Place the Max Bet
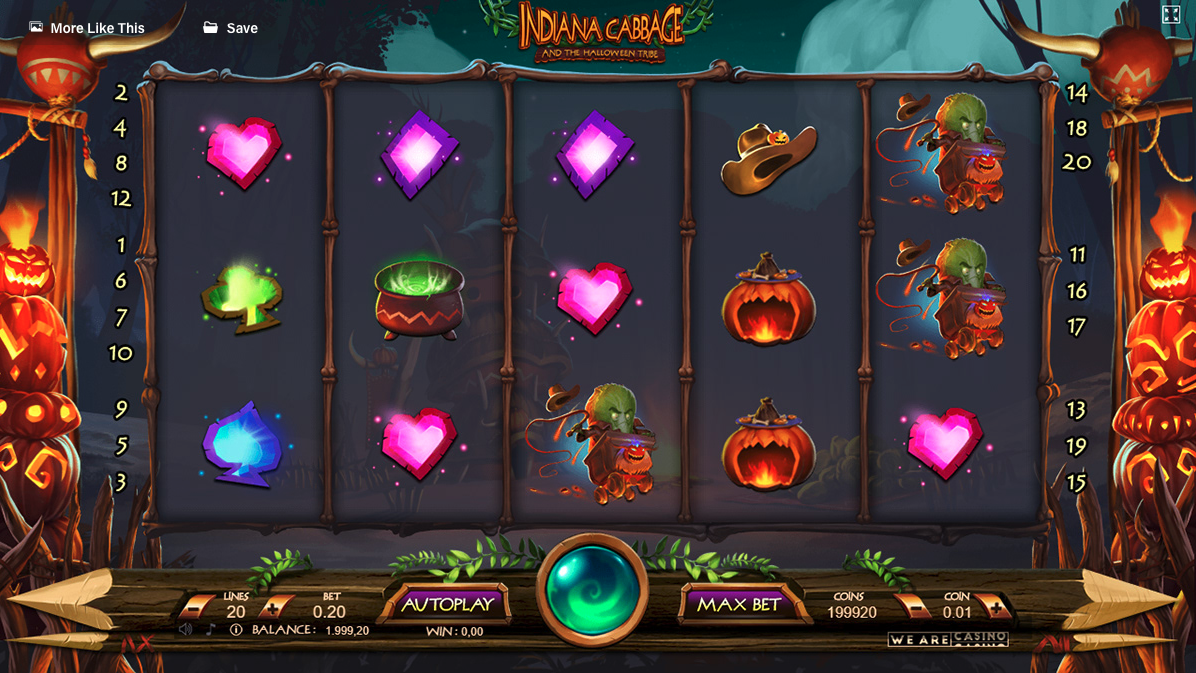This screenshot has height=673, width=1196. tap(738, 604)
